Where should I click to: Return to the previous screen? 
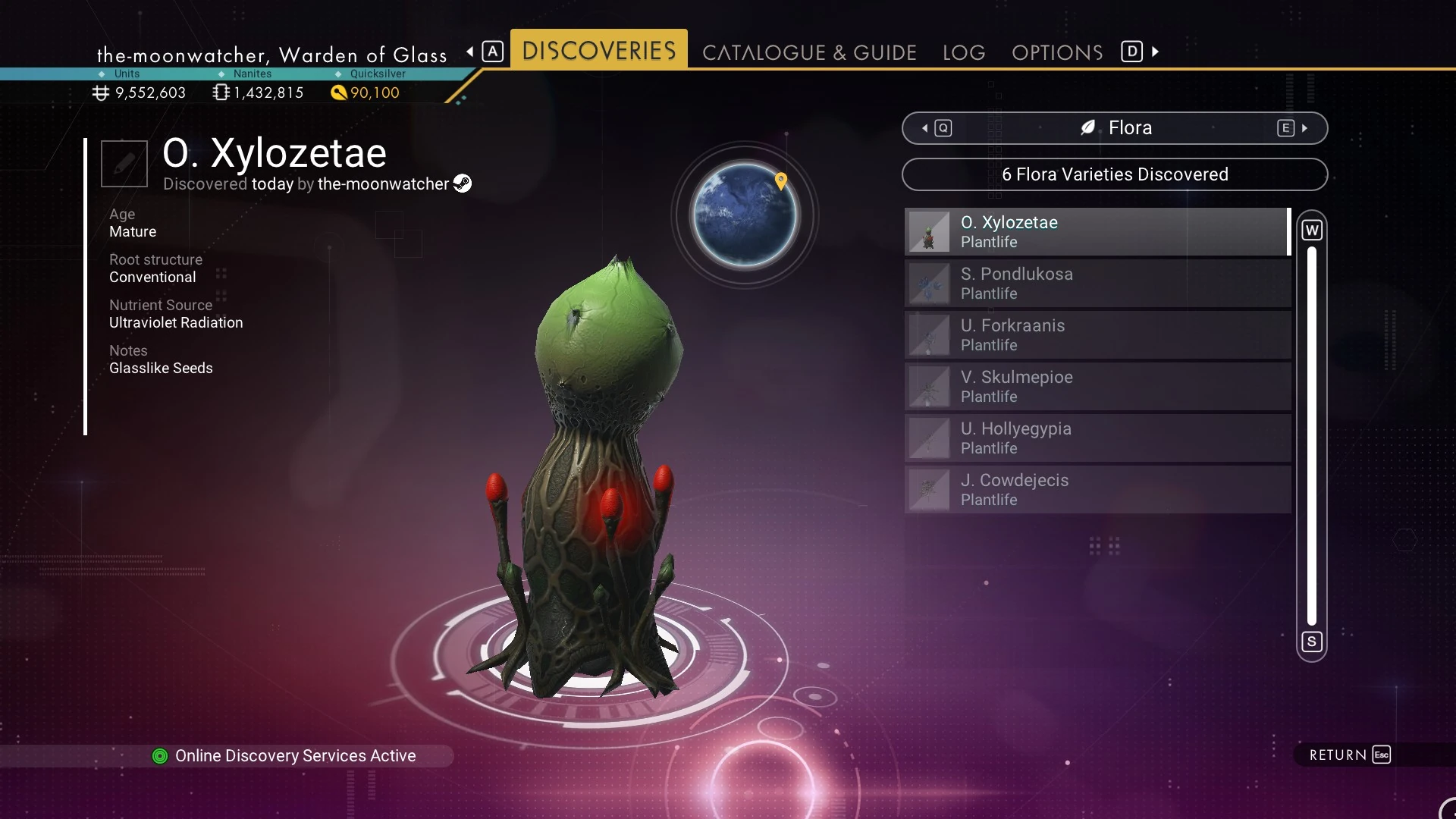1349,755
